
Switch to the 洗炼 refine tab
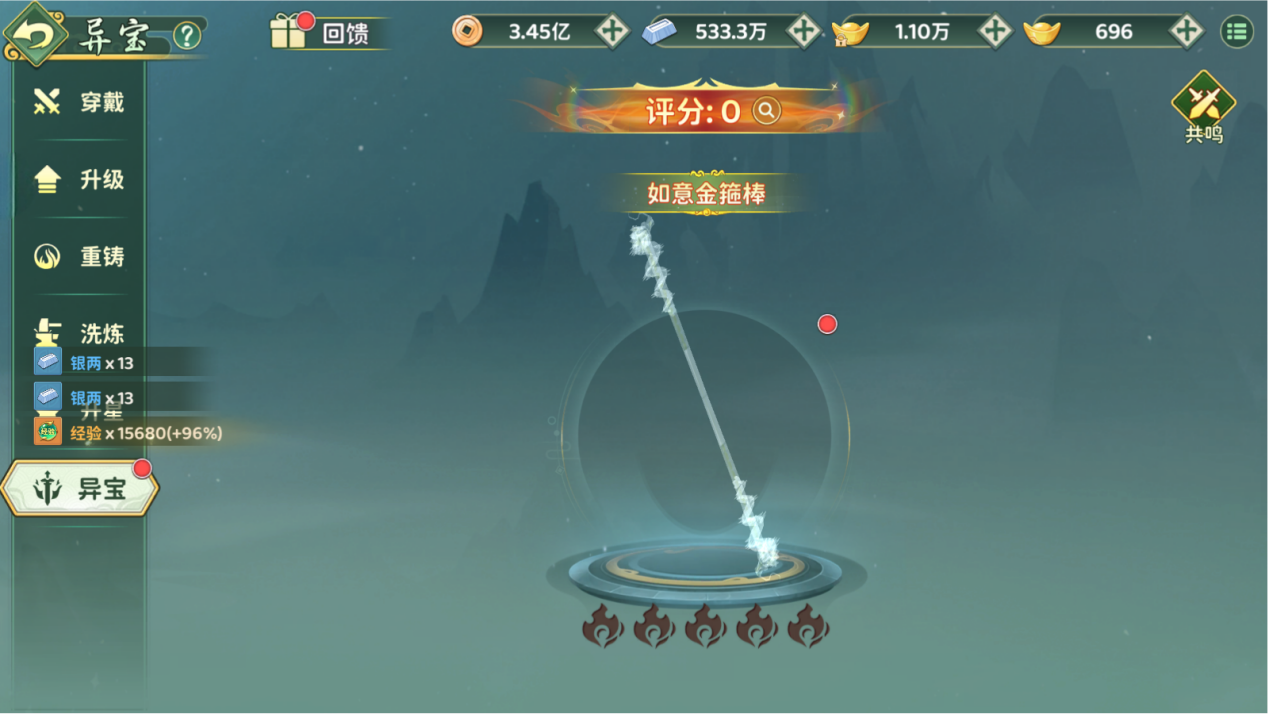pyautogui.click(x=80, y=332)
